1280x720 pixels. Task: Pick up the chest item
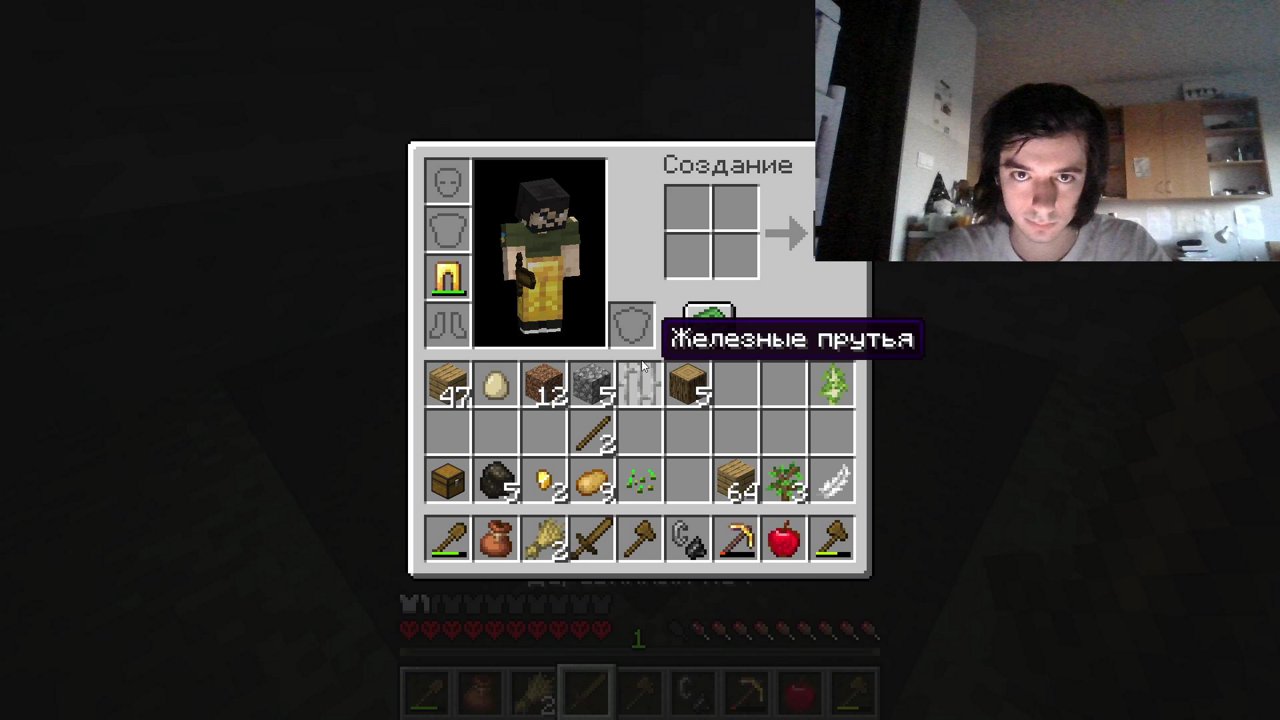point(447,481)
